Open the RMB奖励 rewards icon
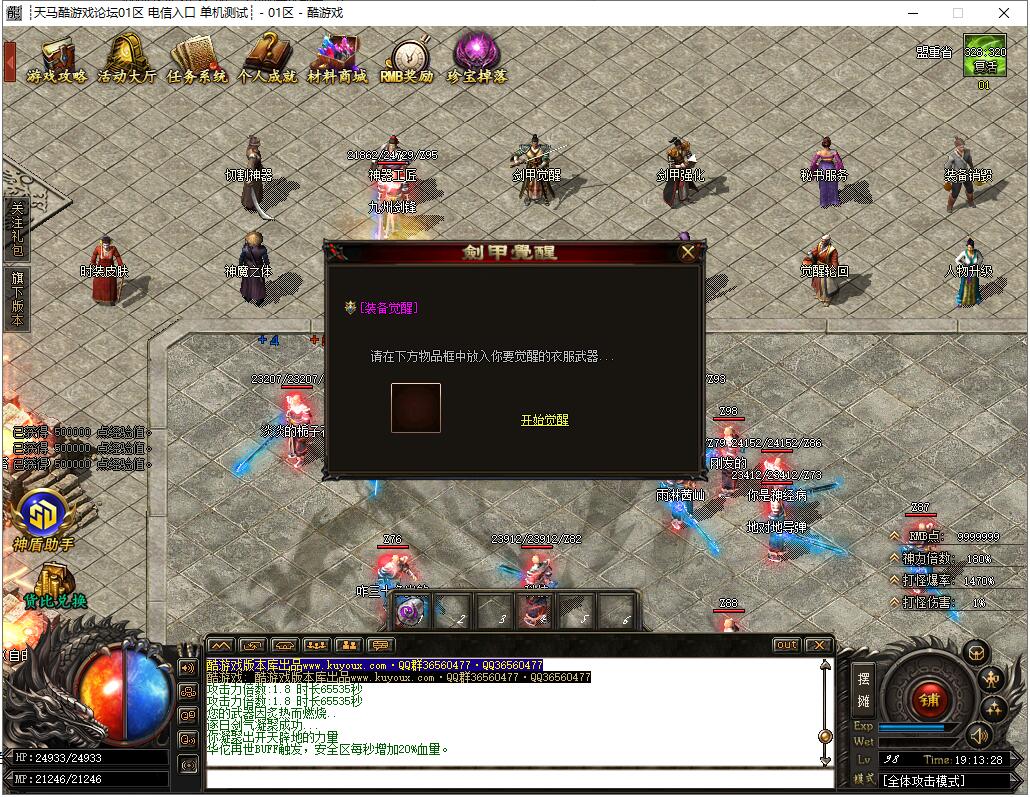 coord(407,60)
